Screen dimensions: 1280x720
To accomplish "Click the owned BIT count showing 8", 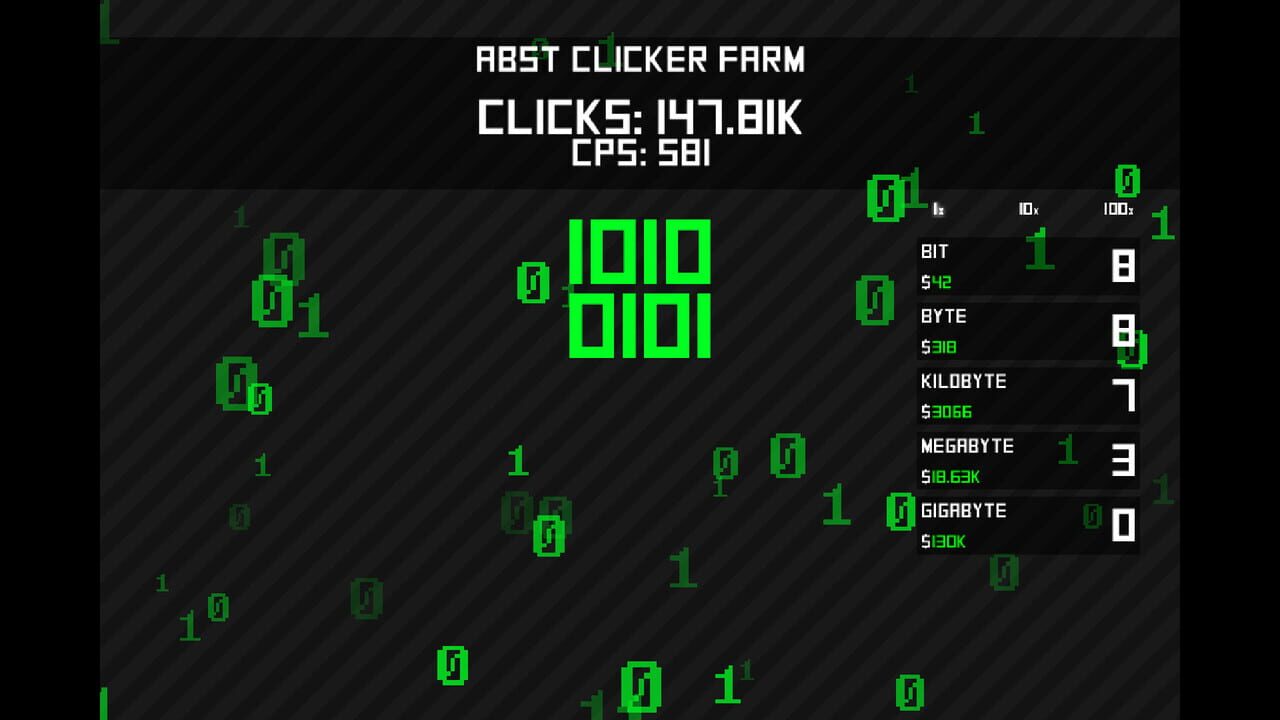I will (1126, 263).
